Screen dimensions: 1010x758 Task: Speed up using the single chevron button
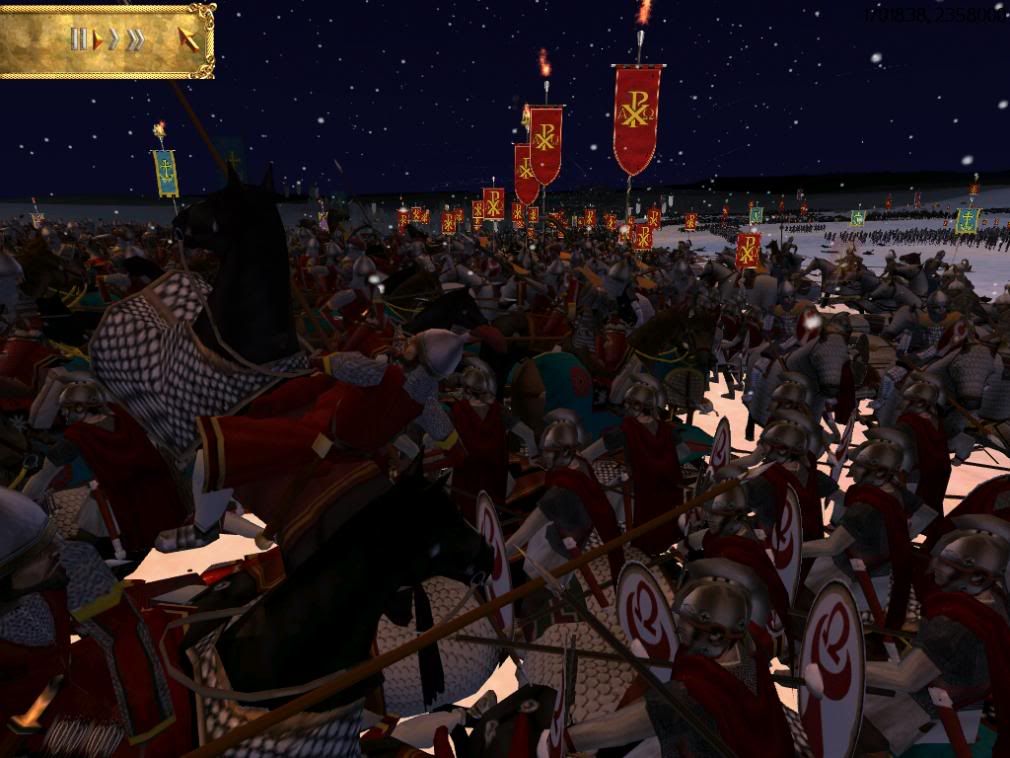(x=114, y=40)
